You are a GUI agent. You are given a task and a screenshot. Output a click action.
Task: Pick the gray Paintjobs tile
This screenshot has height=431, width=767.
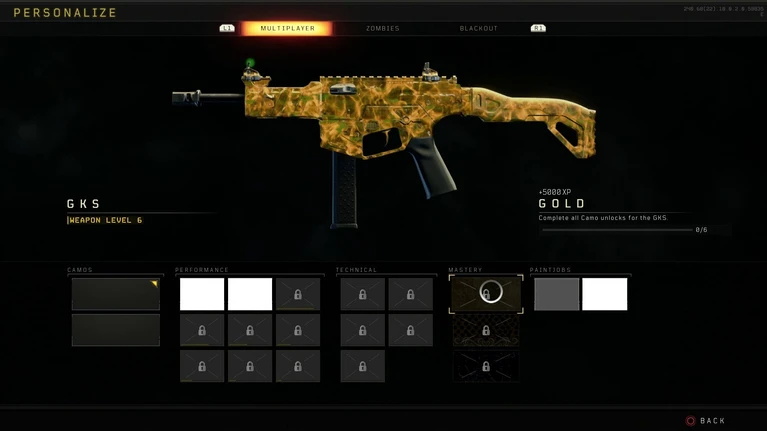tap(557, 294)
